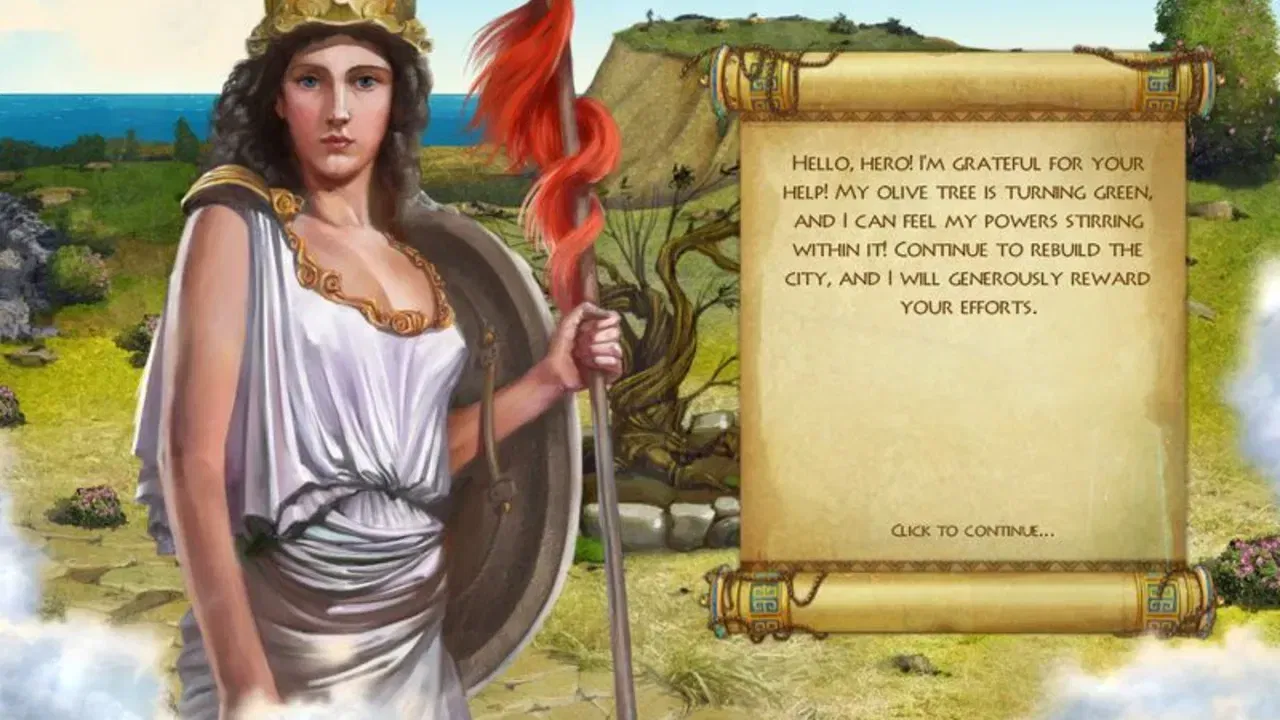The width and height of the screenshot is (1280, 720).
Task: Click the parchment scroll panel
Action: point(960,400)
